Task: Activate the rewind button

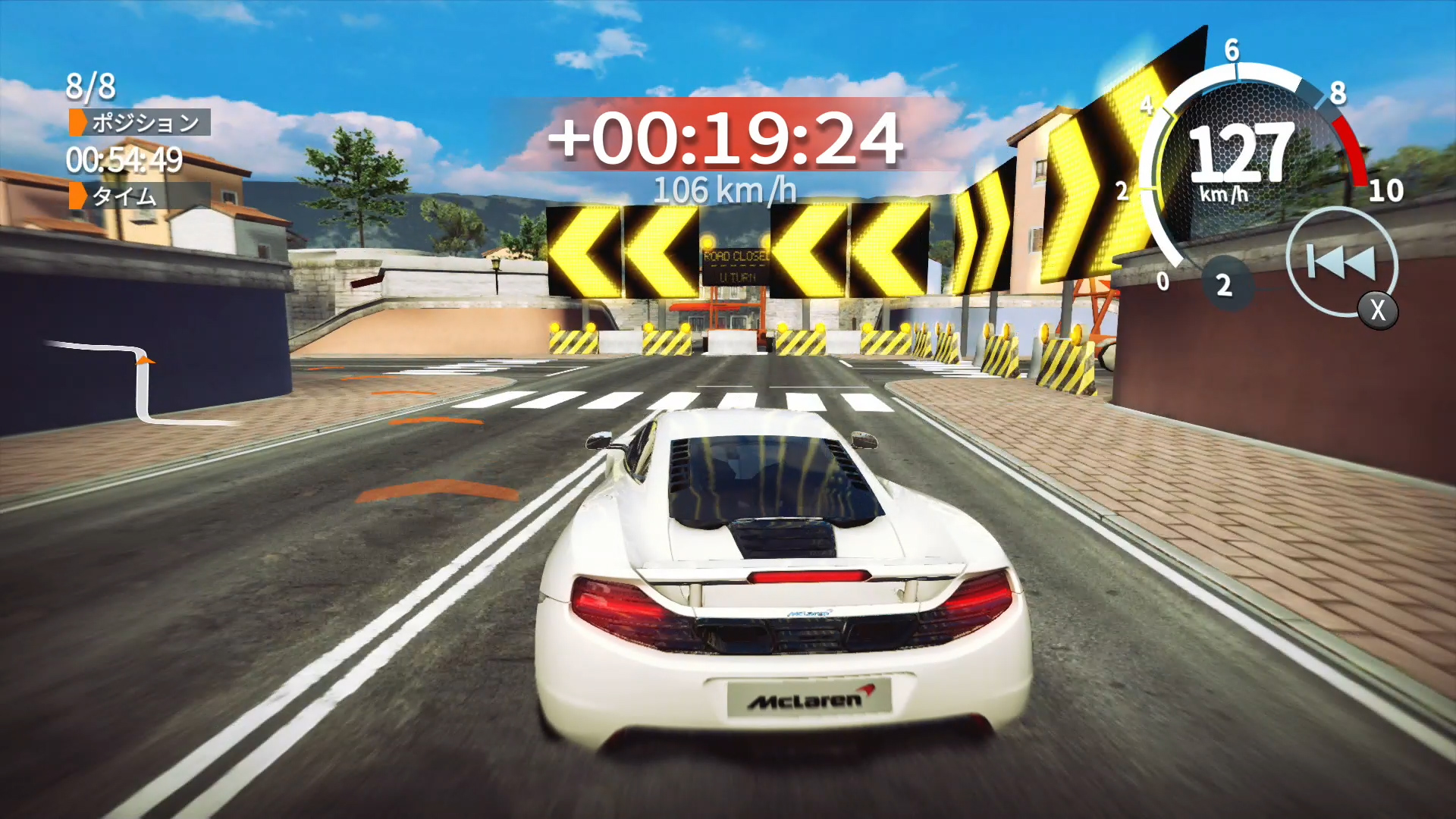Action: pyautogui.click(x=1341, y=262)
